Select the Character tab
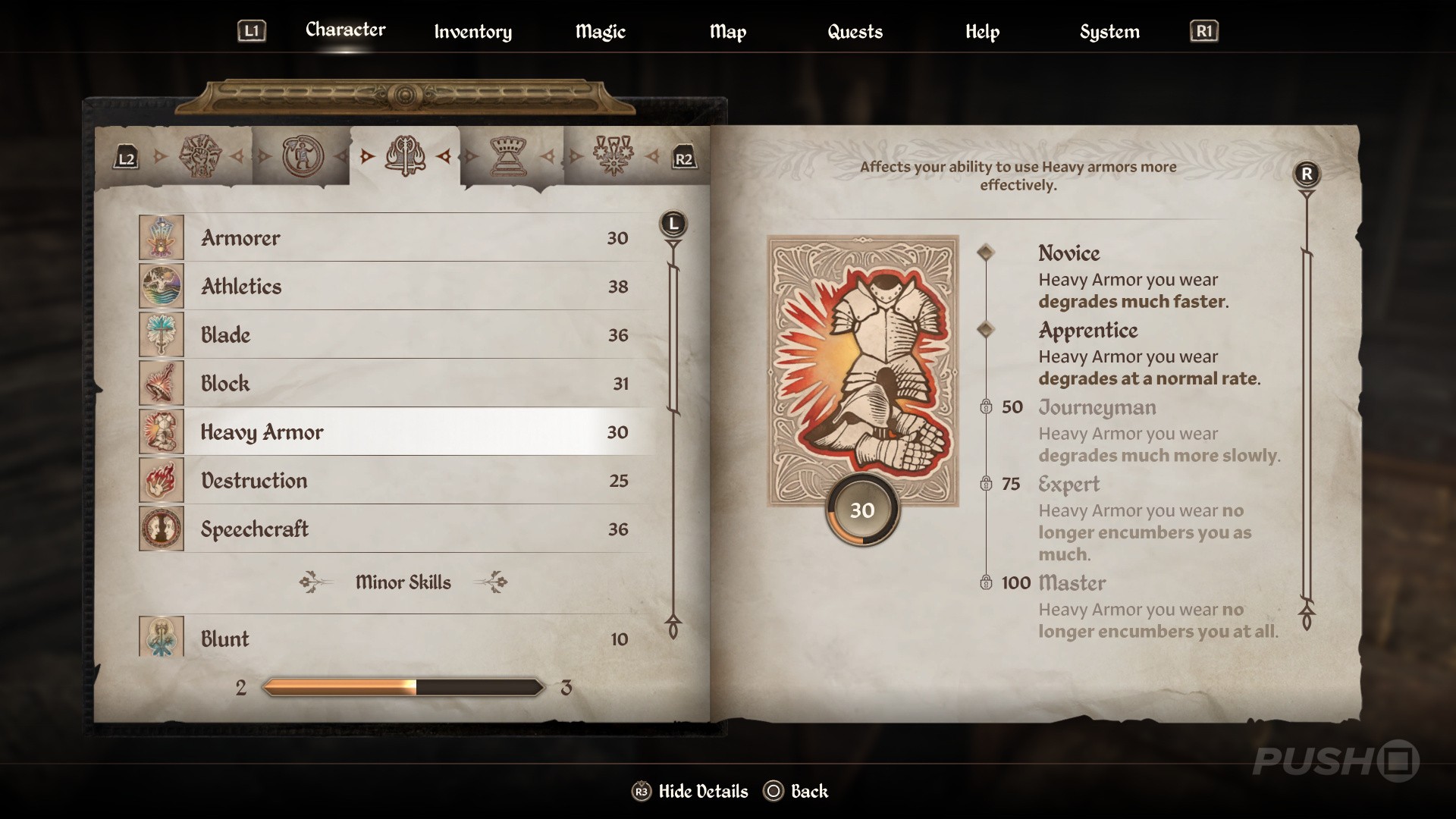Screen dimensions: 1456x819 pos(345,30)
